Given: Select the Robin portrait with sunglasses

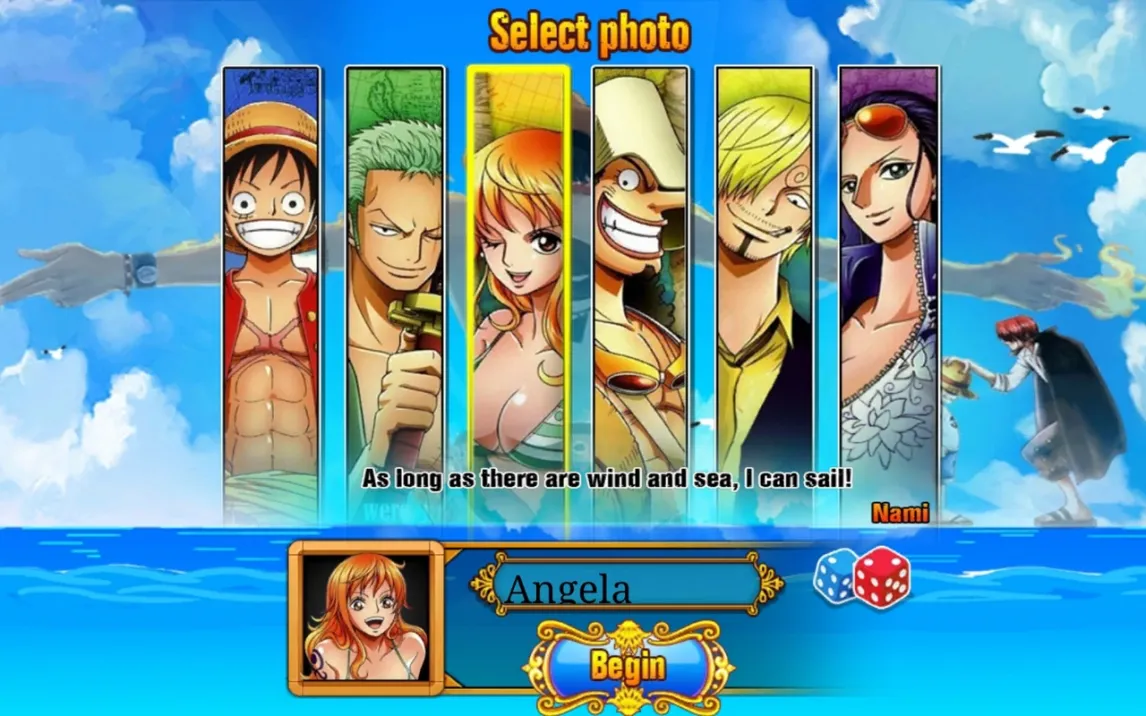Looking at the screenshot, I should coord(888,290).
